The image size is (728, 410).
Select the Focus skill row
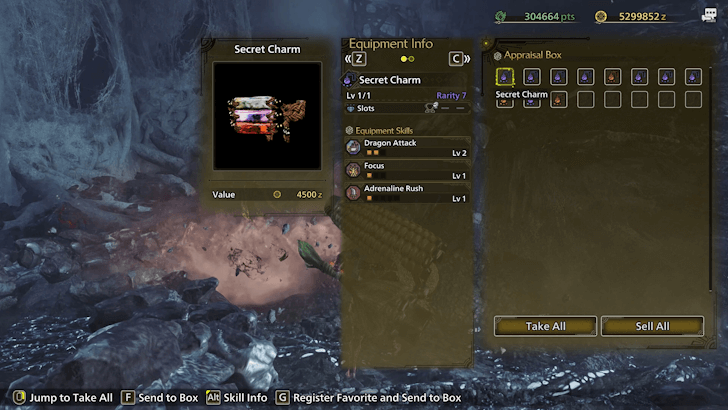pos(407,169)
